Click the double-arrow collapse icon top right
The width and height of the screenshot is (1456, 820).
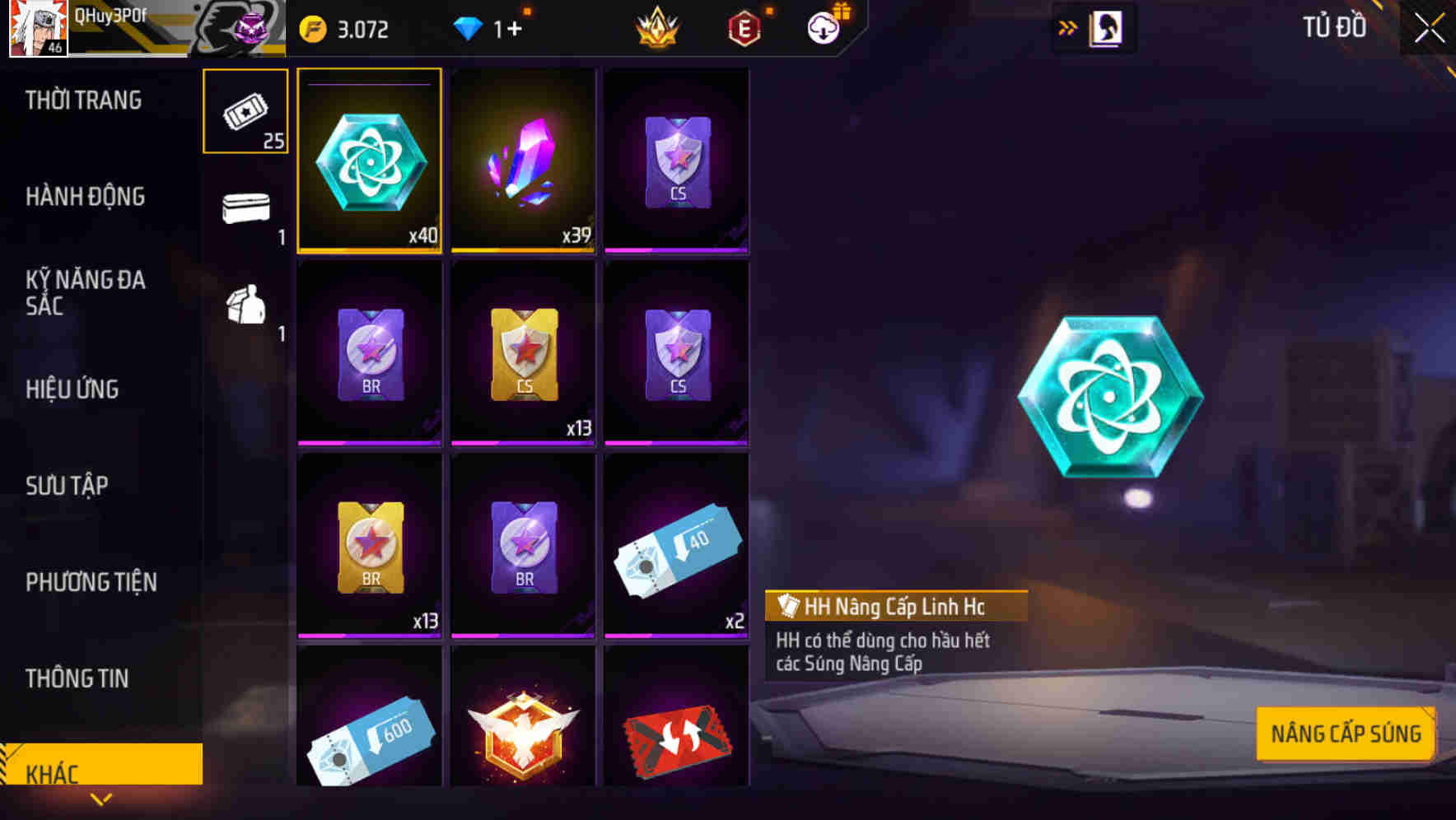click(x=1068, y=27)
